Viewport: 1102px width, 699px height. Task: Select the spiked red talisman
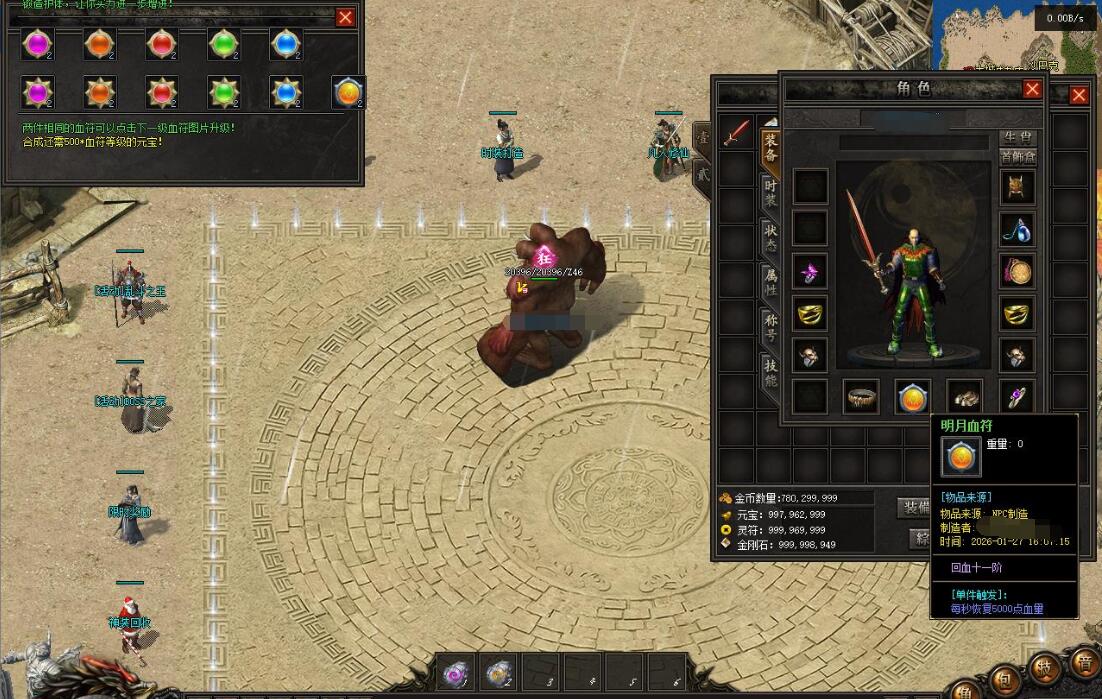coord(161,92)
